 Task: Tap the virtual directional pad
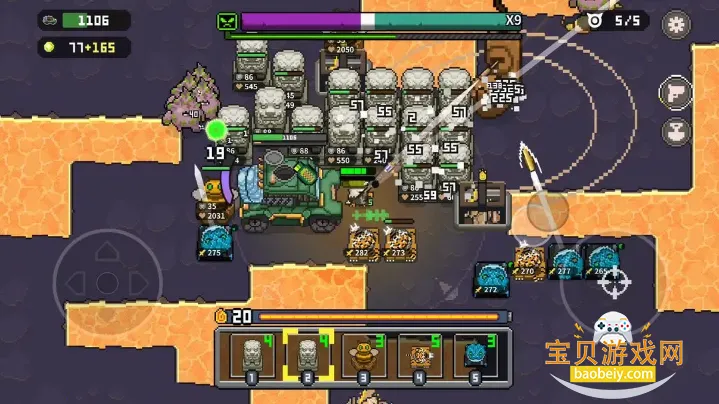[103, 281]
